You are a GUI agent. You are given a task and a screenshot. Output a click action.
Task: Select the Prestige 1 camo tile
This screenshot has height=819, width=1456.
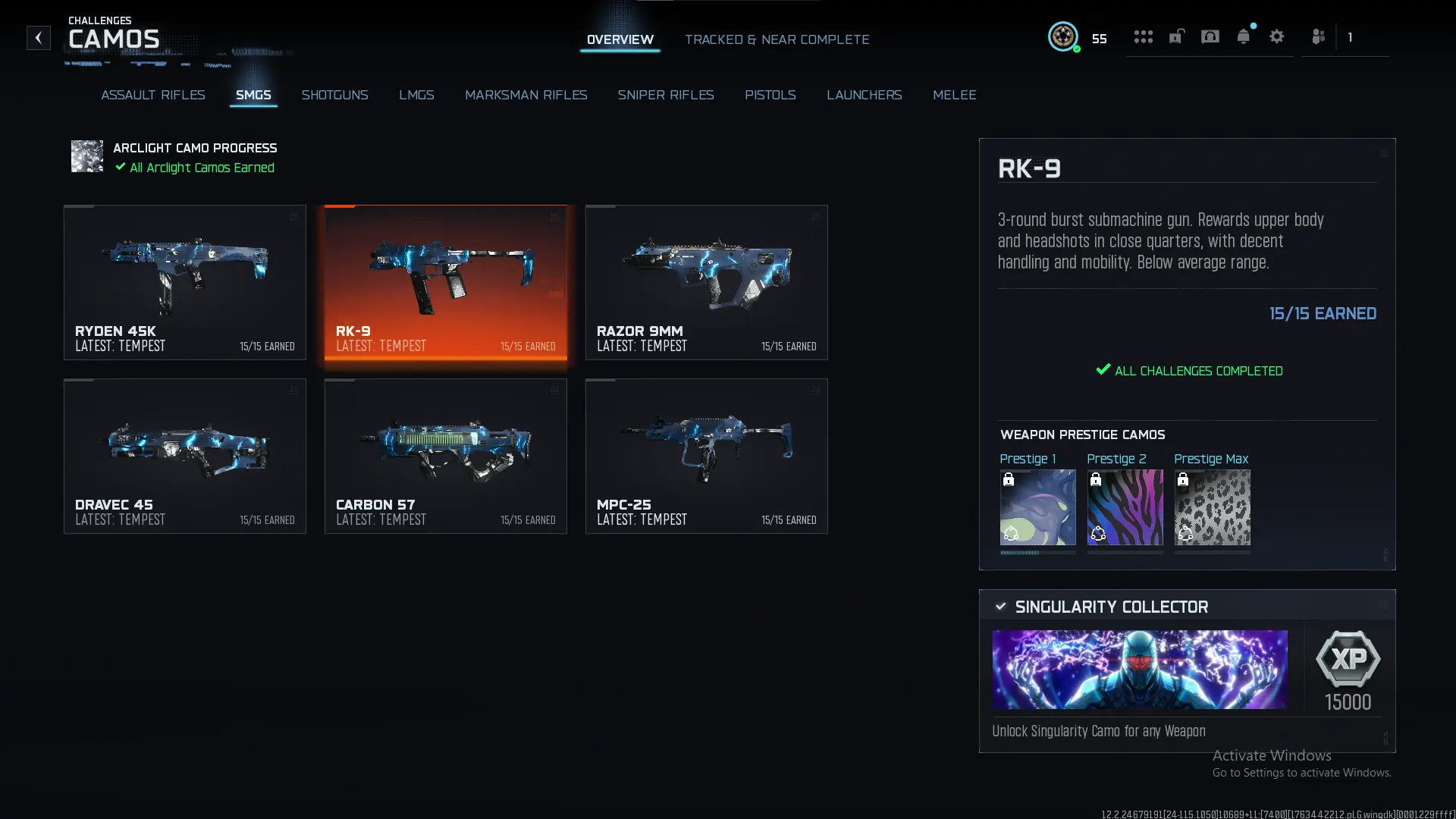[1037, 508]
